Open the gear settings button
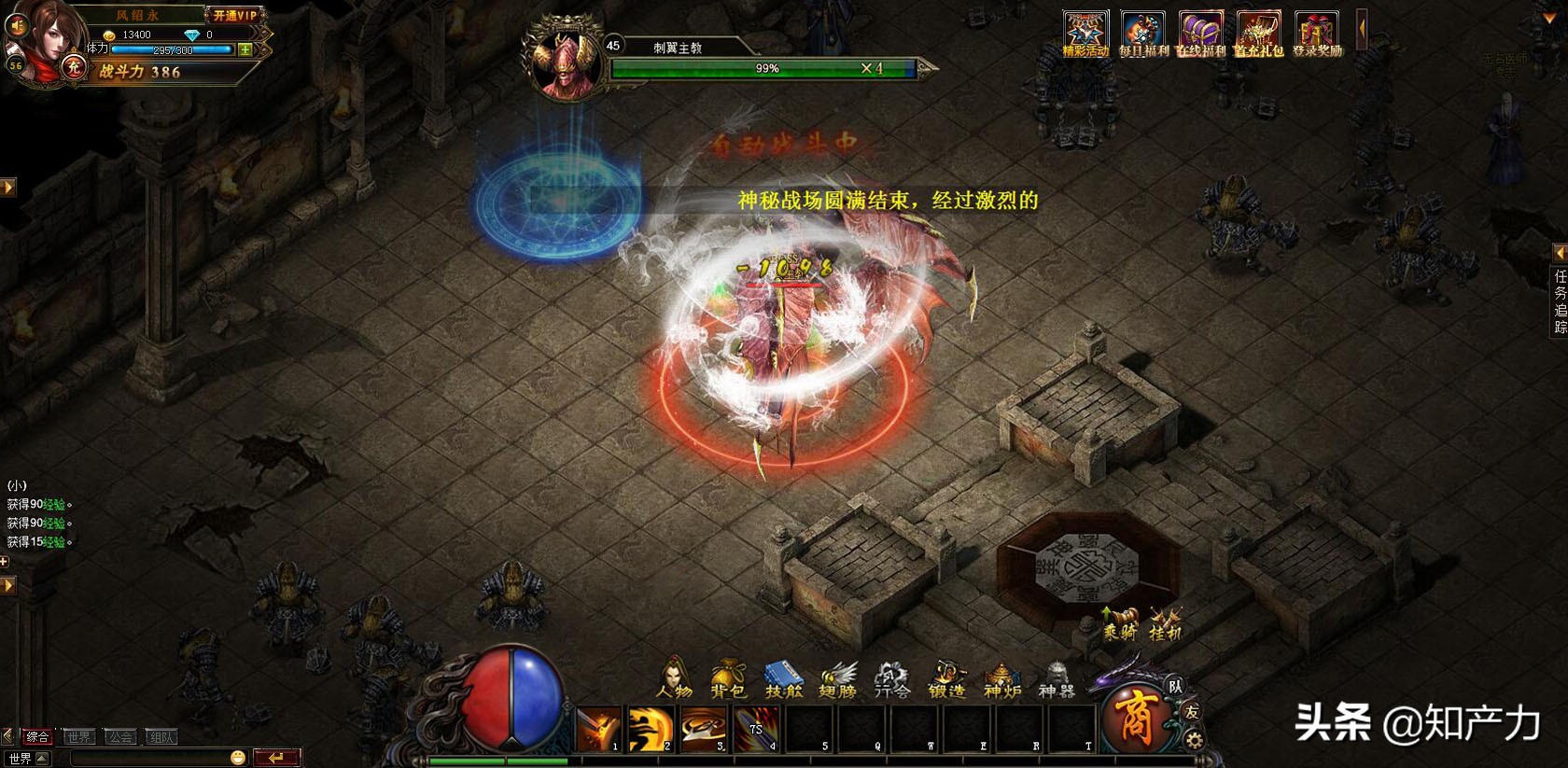Viewport: 1568px width, 768px height. pos(1193,741)
